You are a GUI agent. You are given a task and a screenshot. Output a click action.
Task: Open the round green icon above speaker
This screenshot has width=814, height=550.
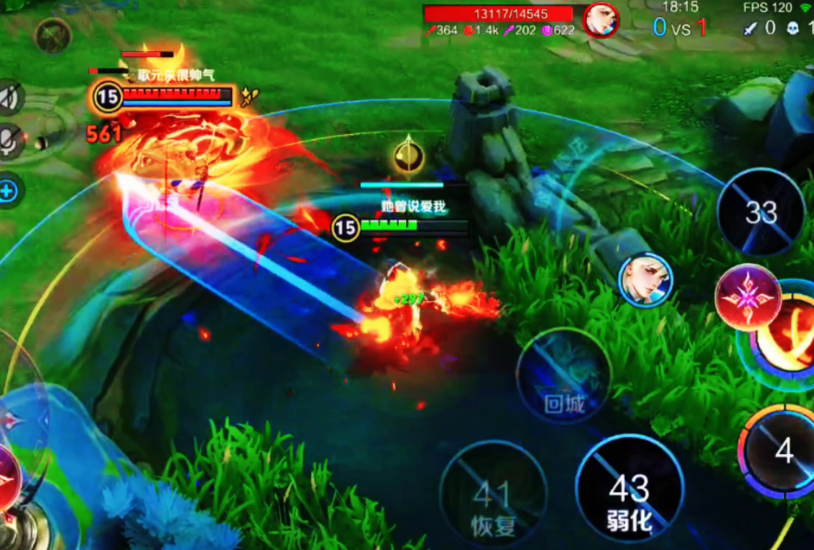[x=51, y=36]
